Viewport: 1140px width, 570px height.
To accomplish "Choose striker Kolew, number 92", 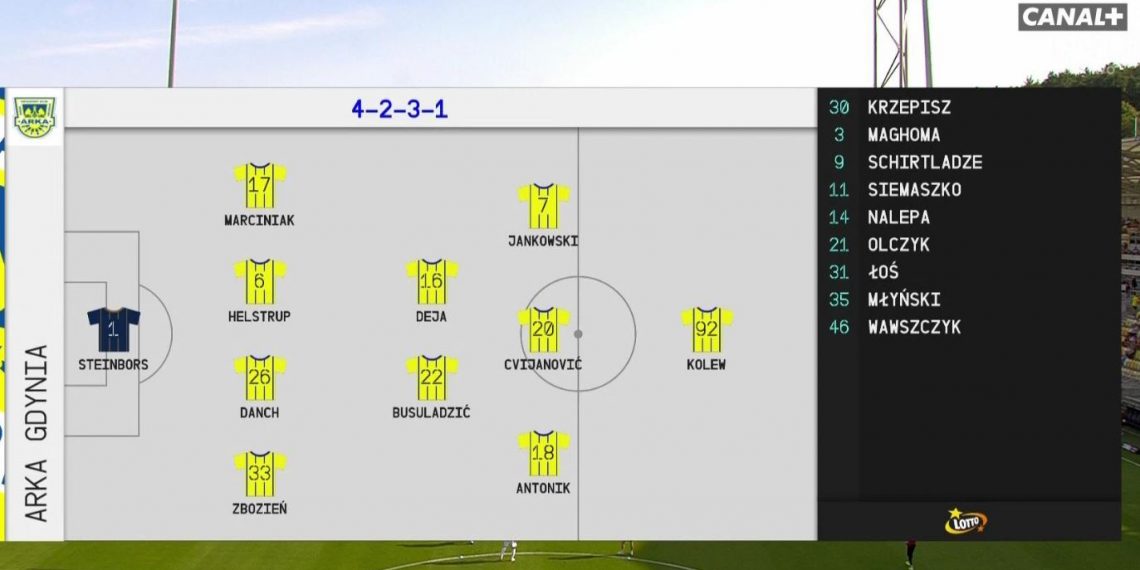I will (707, 330).
